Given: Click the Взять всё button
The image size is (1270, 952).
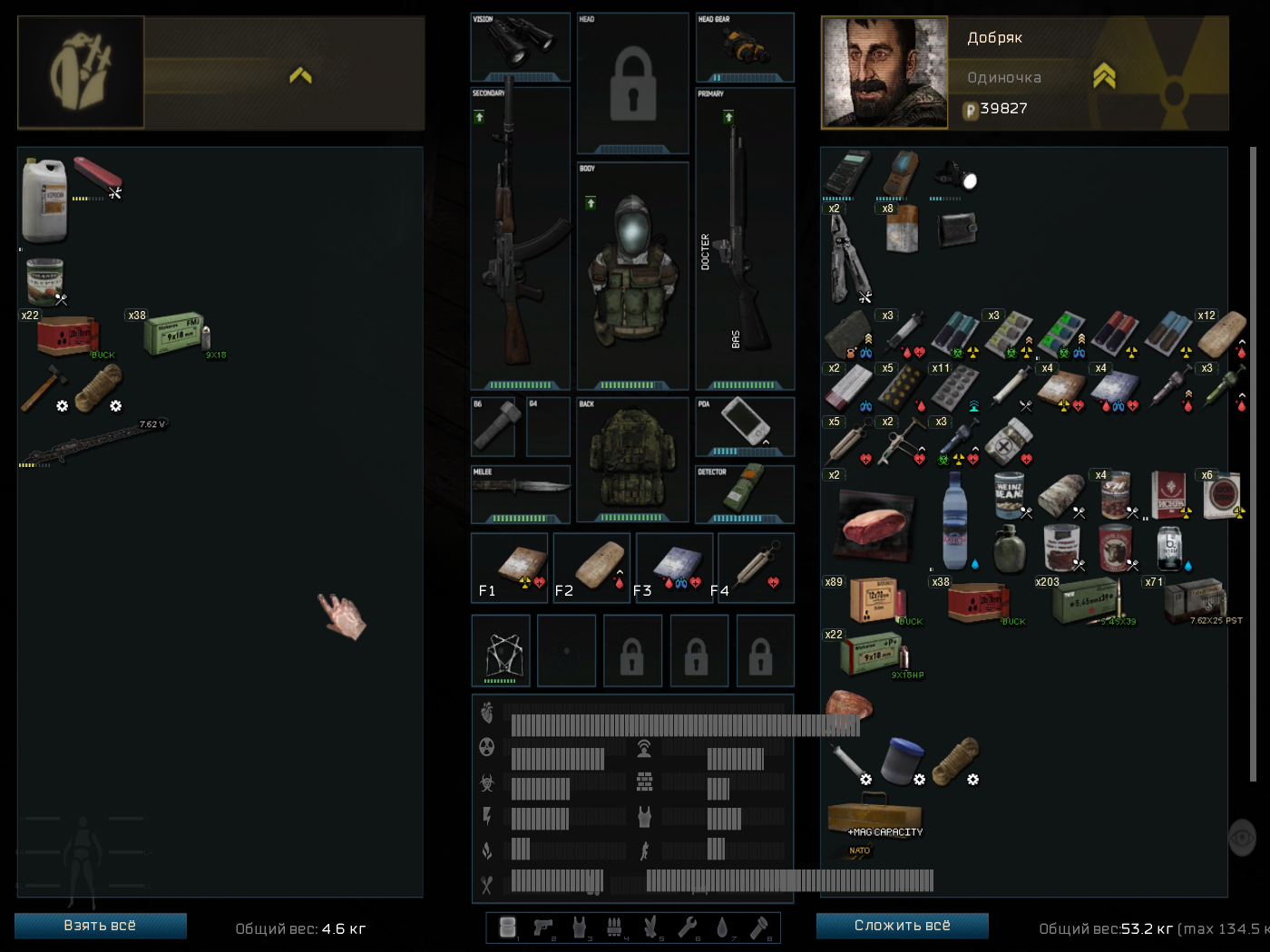Looking at the screenshot, I should 100,926.
